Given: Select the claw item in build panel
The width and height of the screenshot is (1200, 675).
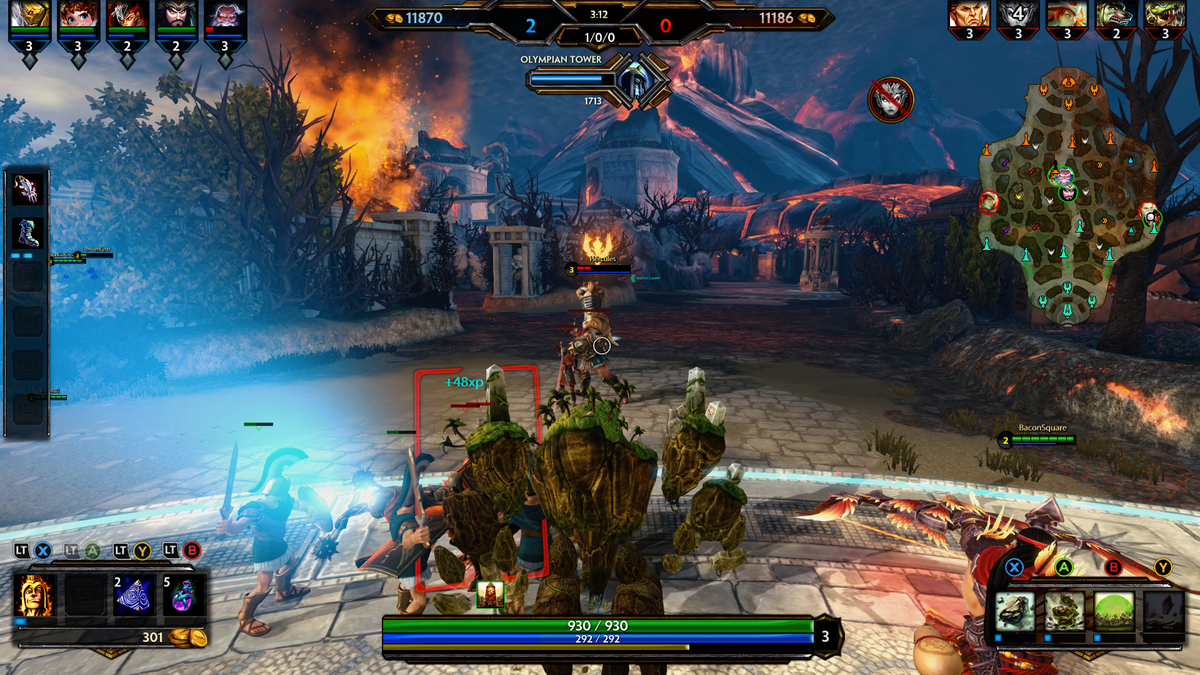Looking at the screenshot, I should click(x=26, y=190).
